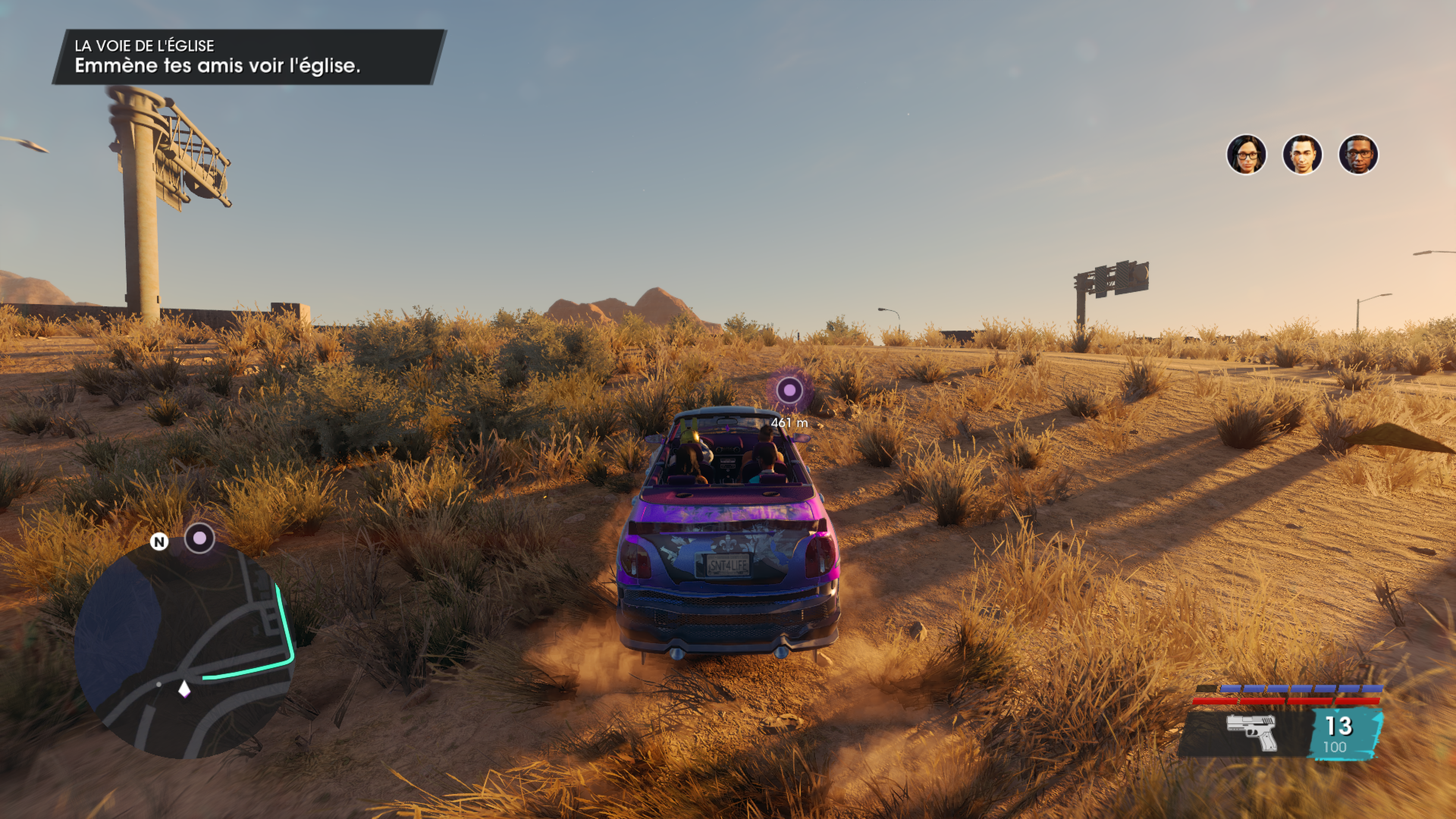
Task: Click the white player arrow on minimap
Action: click(x=184, y=690)
